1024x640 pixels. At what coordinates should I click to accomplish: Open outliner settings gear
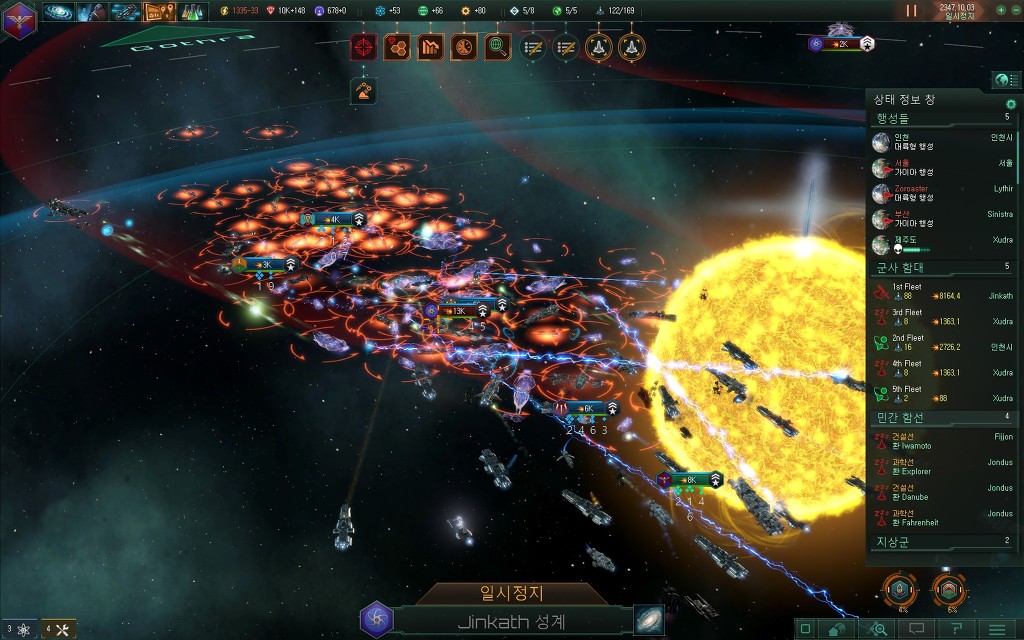coord(1011,104)
